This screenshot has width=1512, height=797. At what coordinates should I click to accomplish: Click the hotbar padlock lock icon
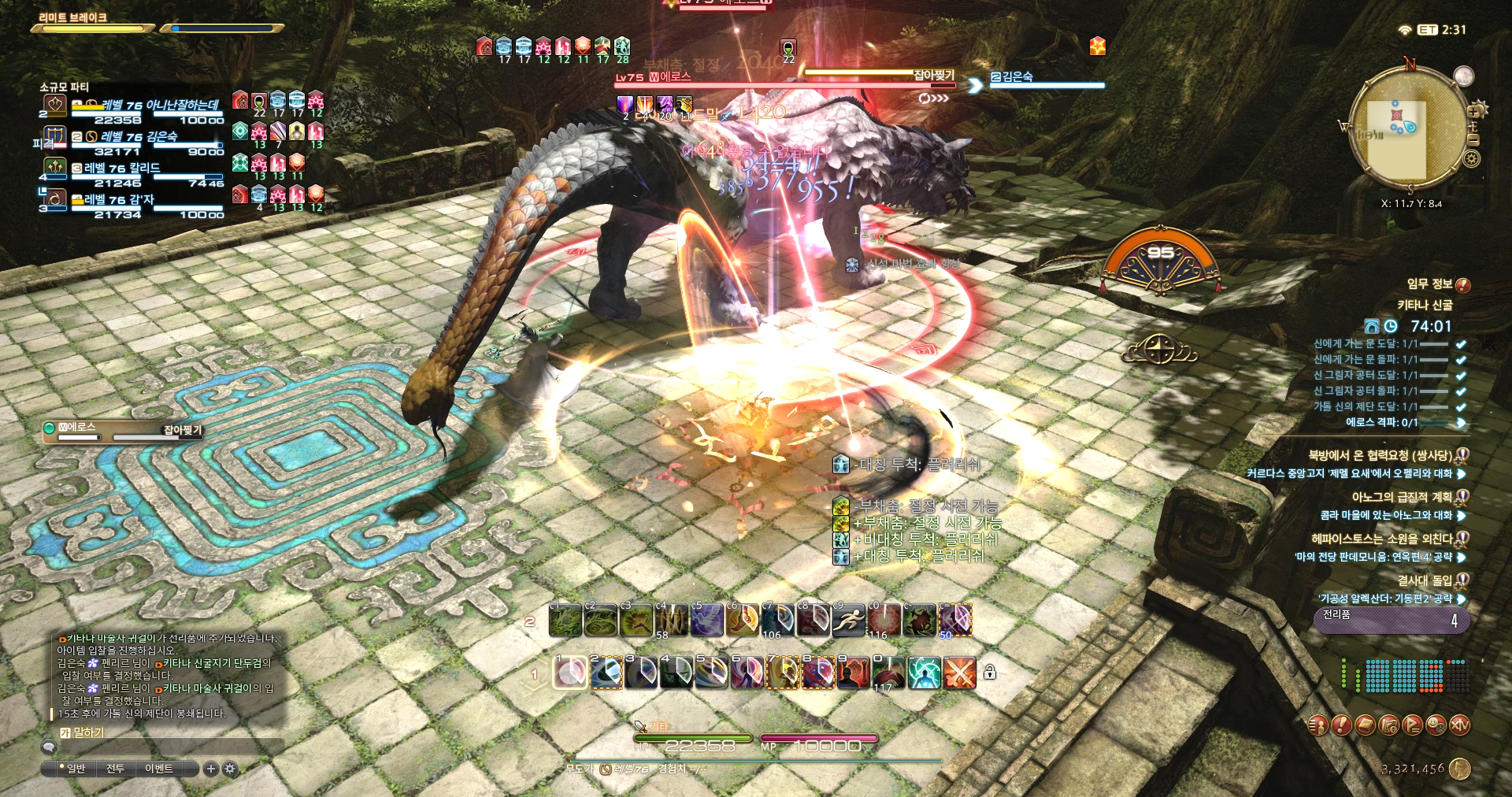point(990,672)
